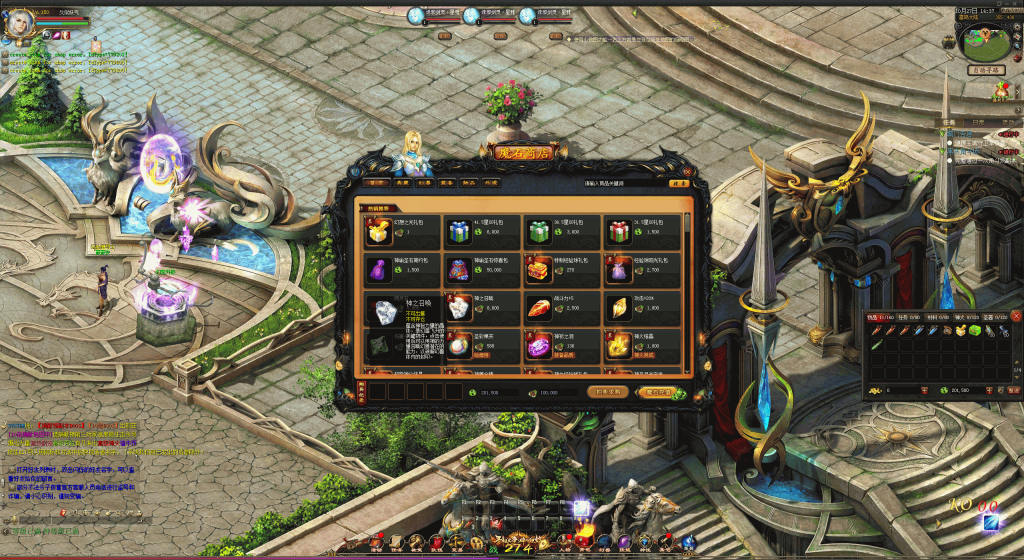Open the magic stone recharge button
The image size is (1024, 560).
[658, 392]
